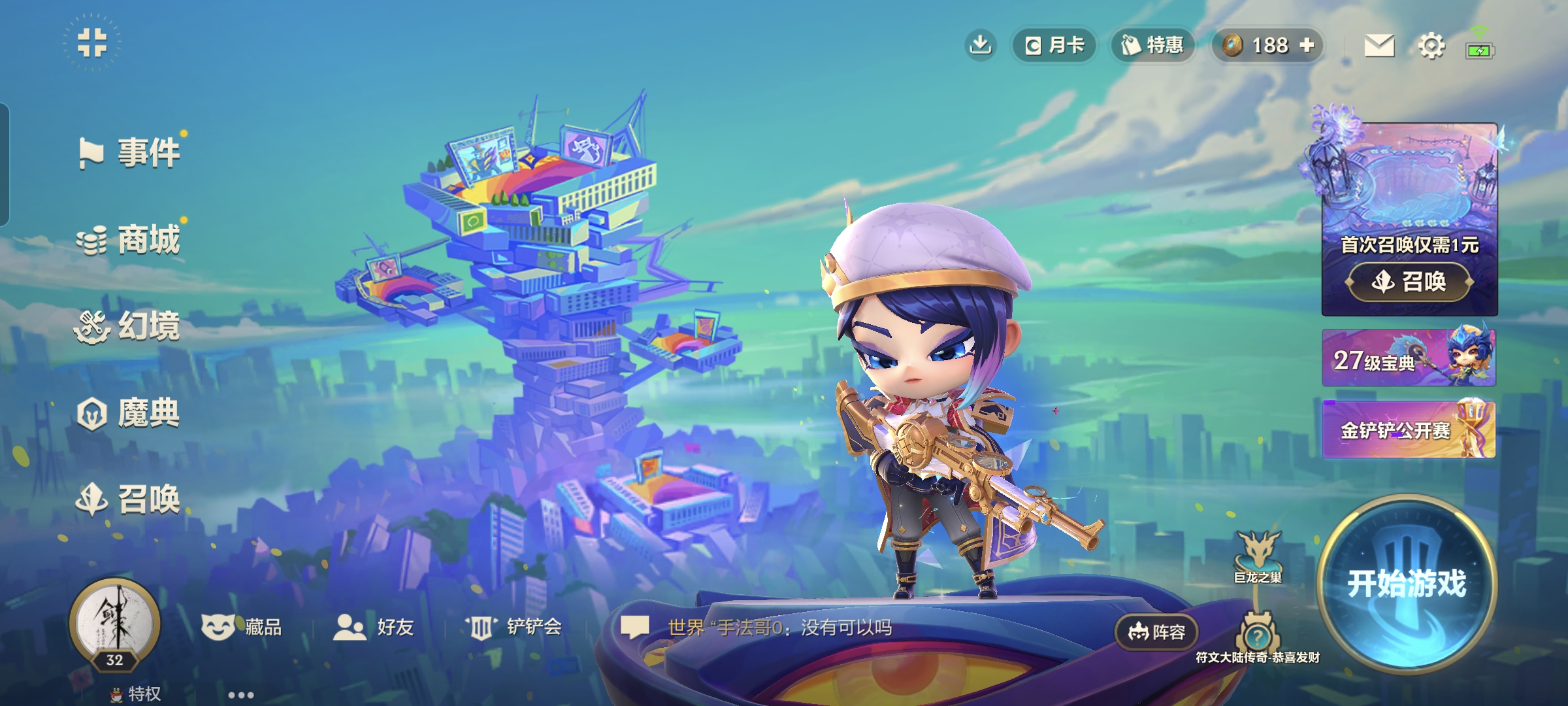
Task: Open the 金铲铲公开赛 tournament banner
Action: pos(1409,429)
